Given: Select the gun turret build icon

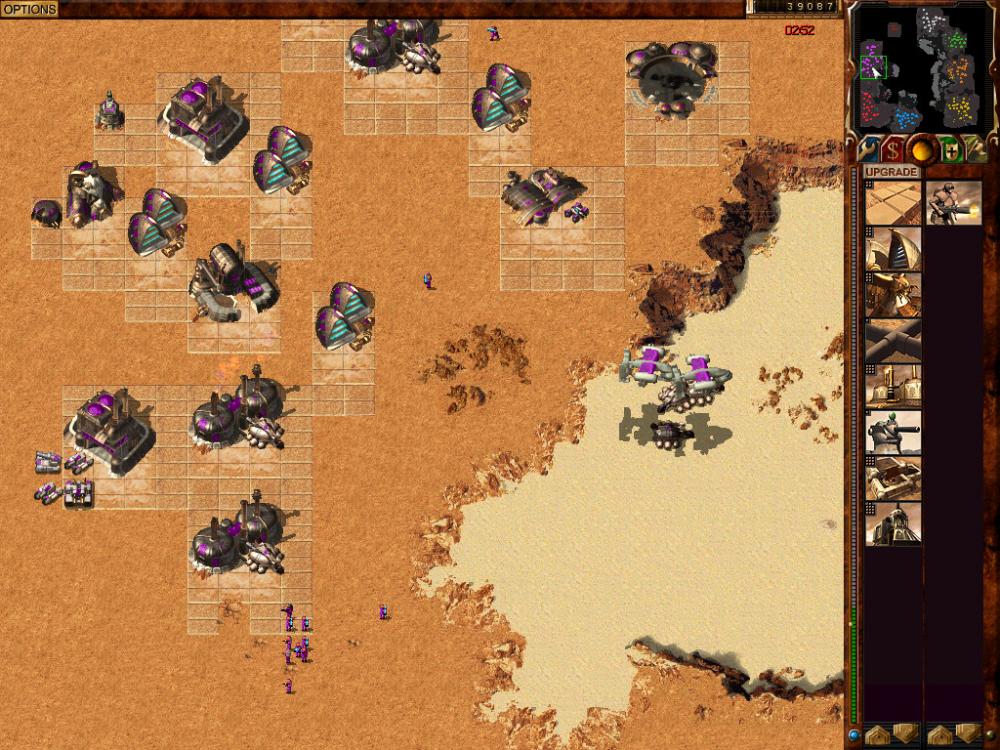Looking at the screenshot, I should coord(893,432).
